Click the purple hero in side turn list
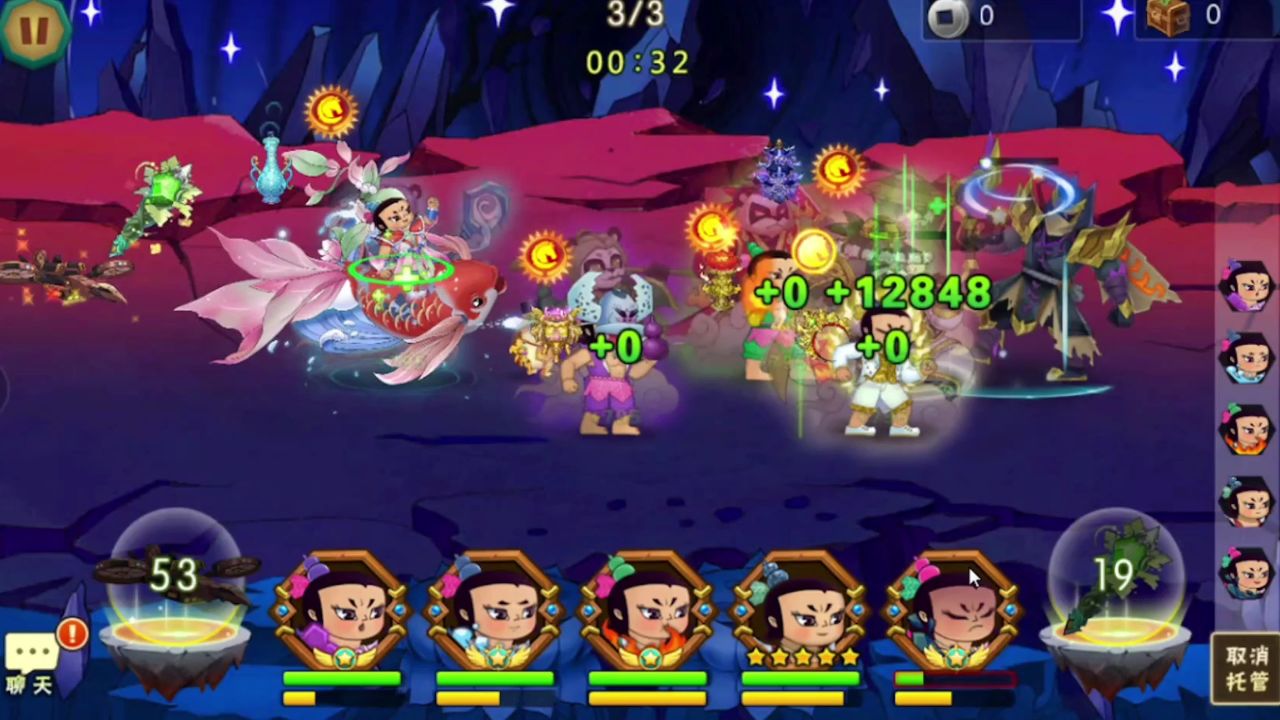Image resolution: width=1280 pixels, height=720 pixels. [x=1247, y=286]
